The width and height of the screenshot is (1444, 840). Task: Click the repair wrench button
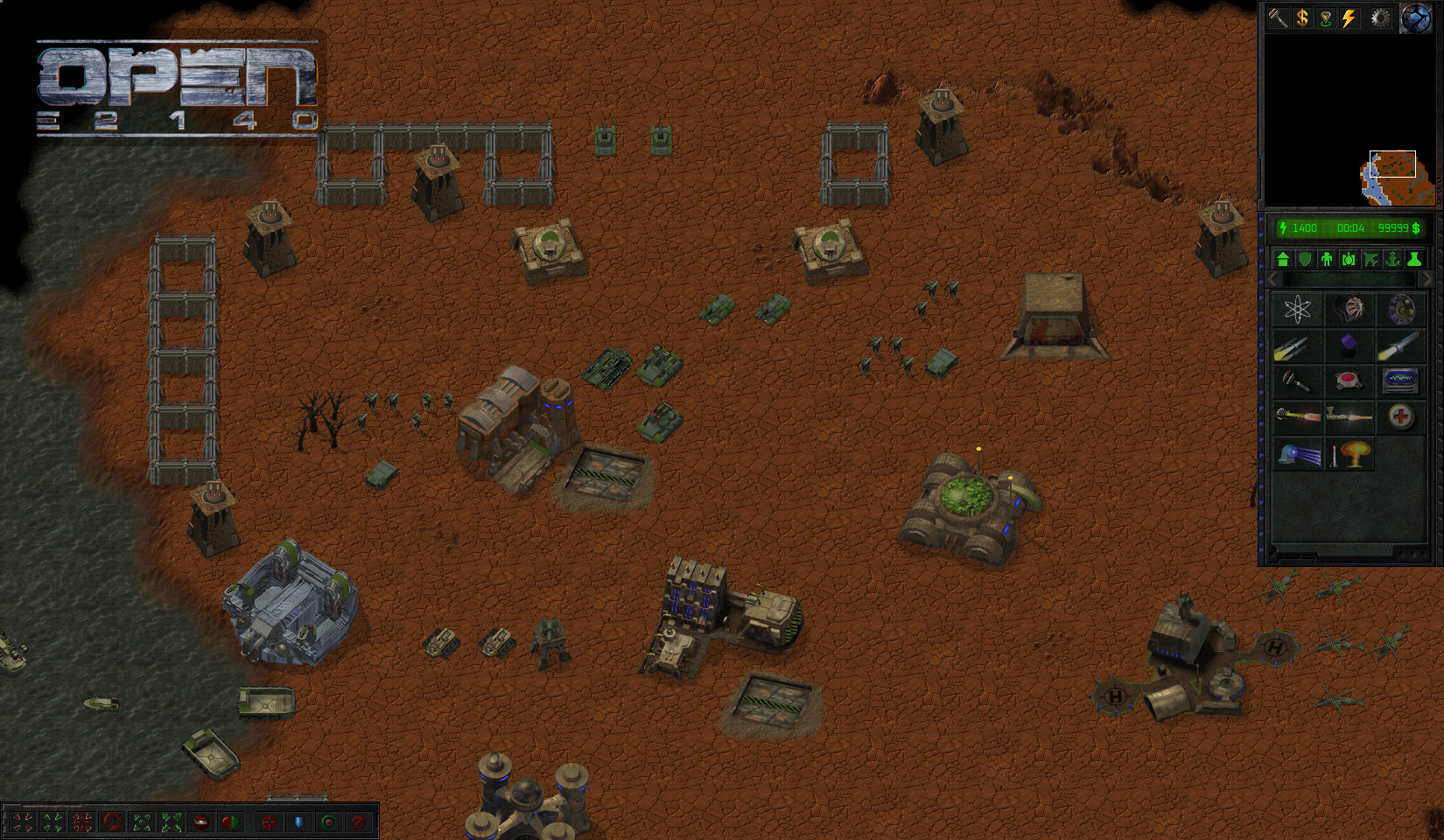(x=1279, y=17)
